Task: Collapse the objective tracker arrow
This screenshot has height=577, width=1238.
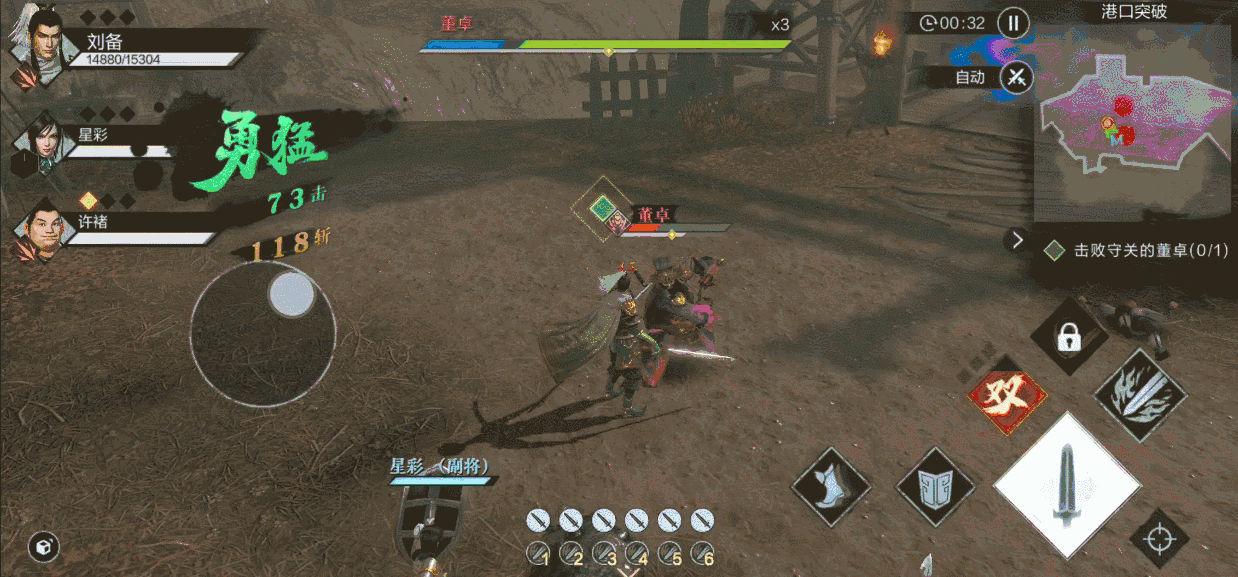Action: [x=1017, y=240]
